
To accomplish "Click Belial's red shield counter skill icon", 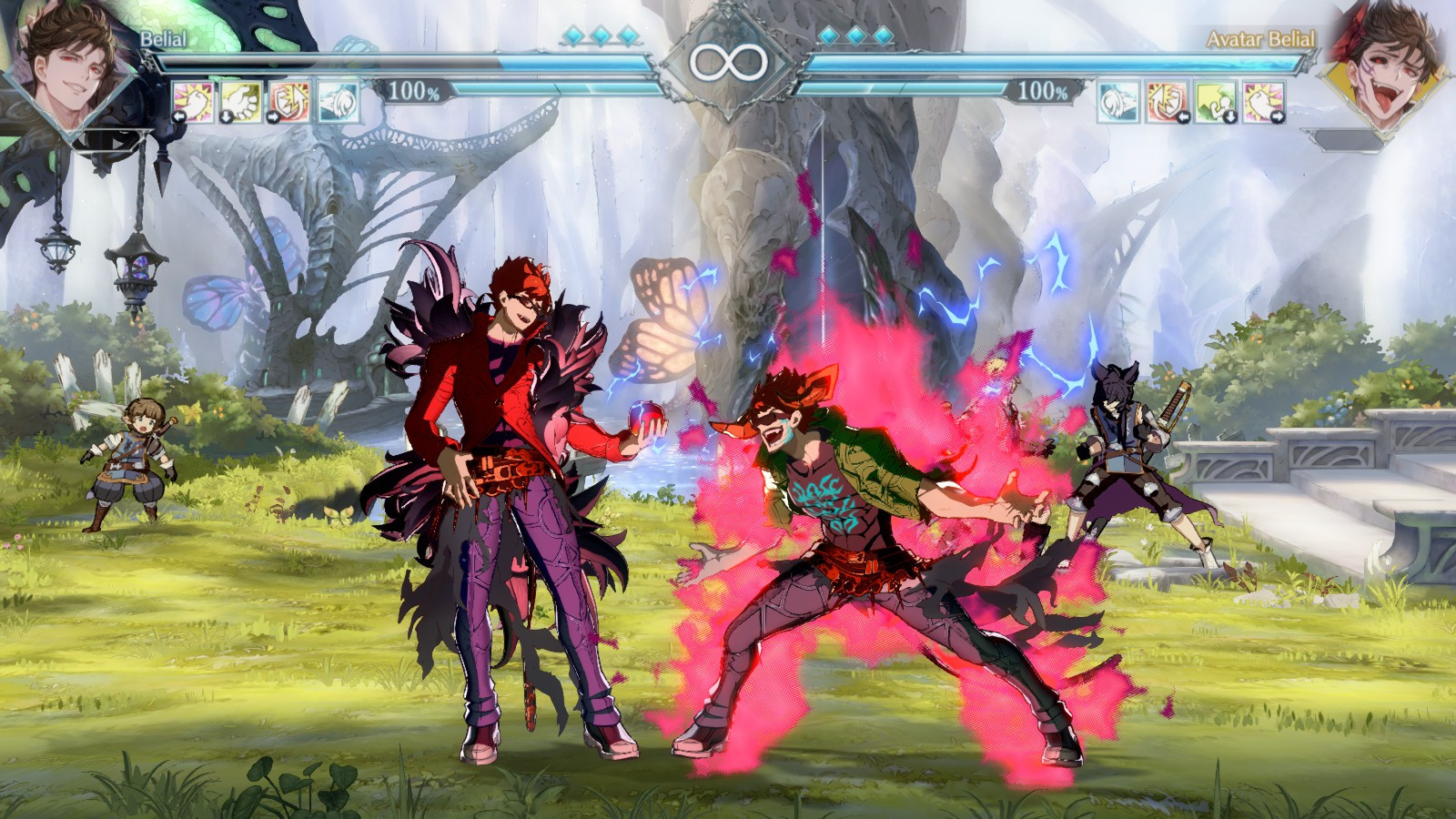I will (x=288, y=102).
